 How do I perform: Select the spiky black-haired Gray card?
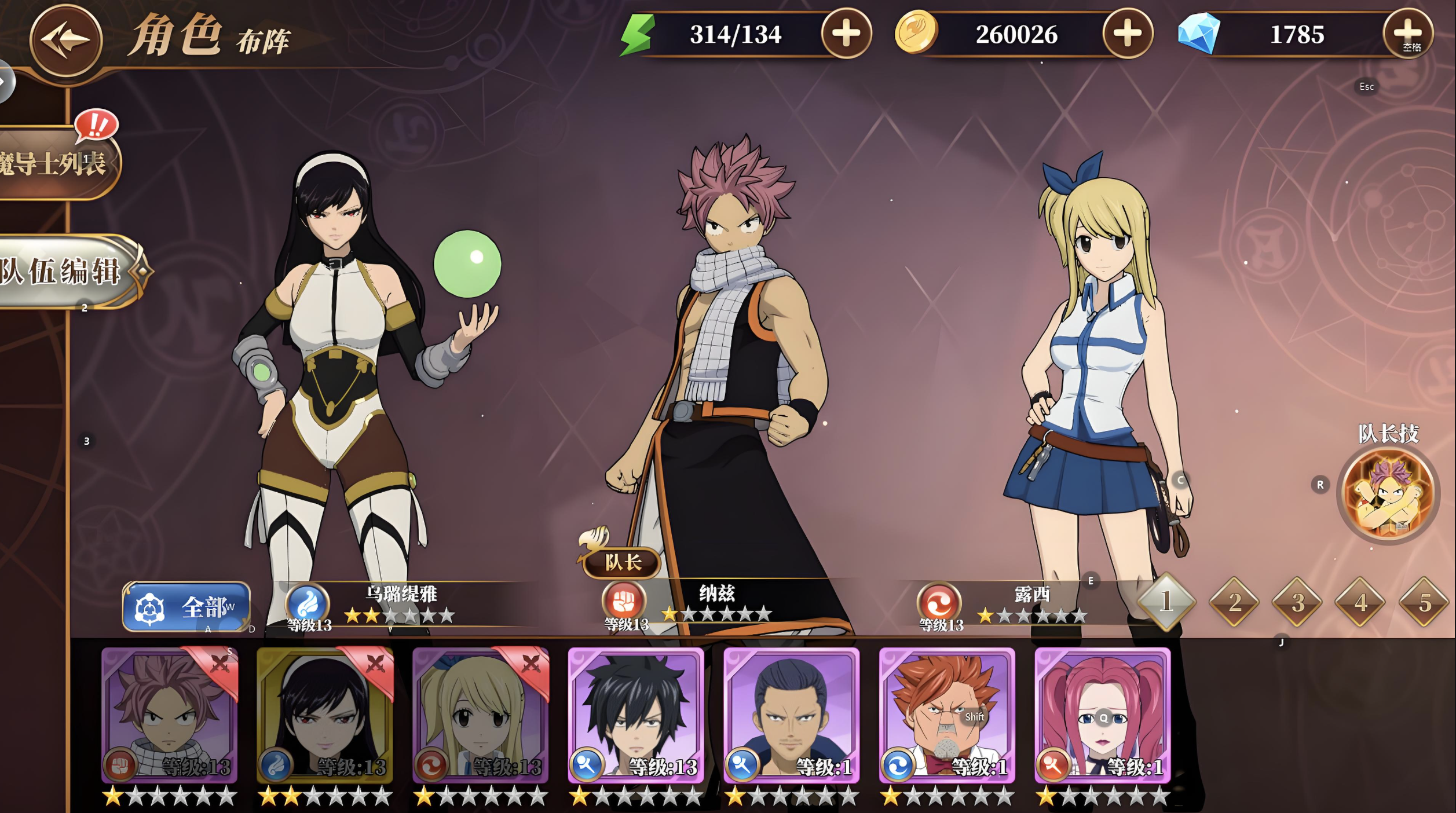coord(636,716)
